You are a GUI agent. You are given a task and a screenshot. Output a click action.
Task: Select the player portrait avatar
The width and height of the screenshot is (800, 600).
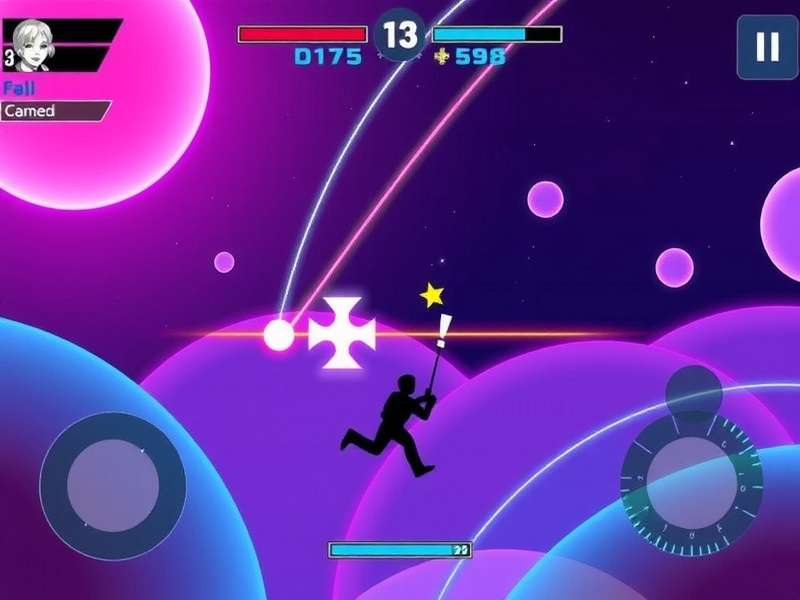point(33,45)
